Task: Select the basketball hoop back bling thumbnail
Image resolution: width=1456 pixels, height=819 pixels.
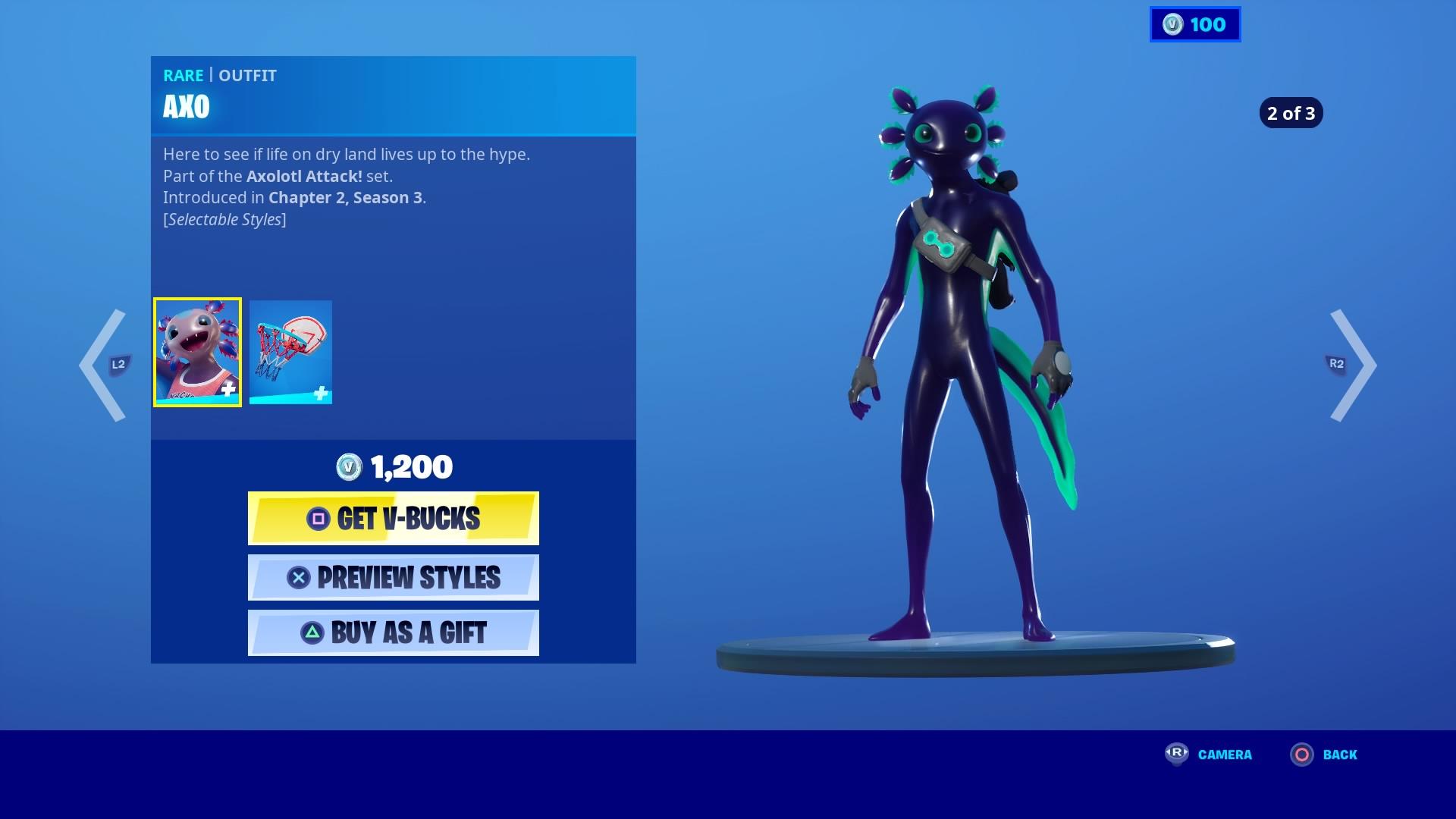Action: click(x=291, y=351)
